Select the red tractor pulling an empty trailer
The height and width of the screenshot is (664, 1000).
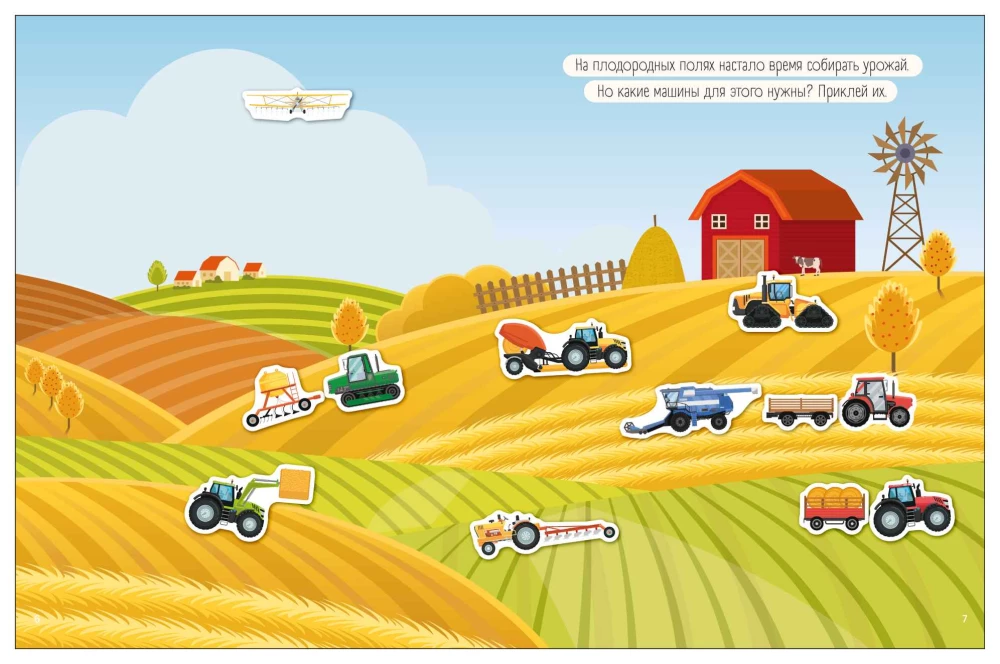(x=840, y=403)
